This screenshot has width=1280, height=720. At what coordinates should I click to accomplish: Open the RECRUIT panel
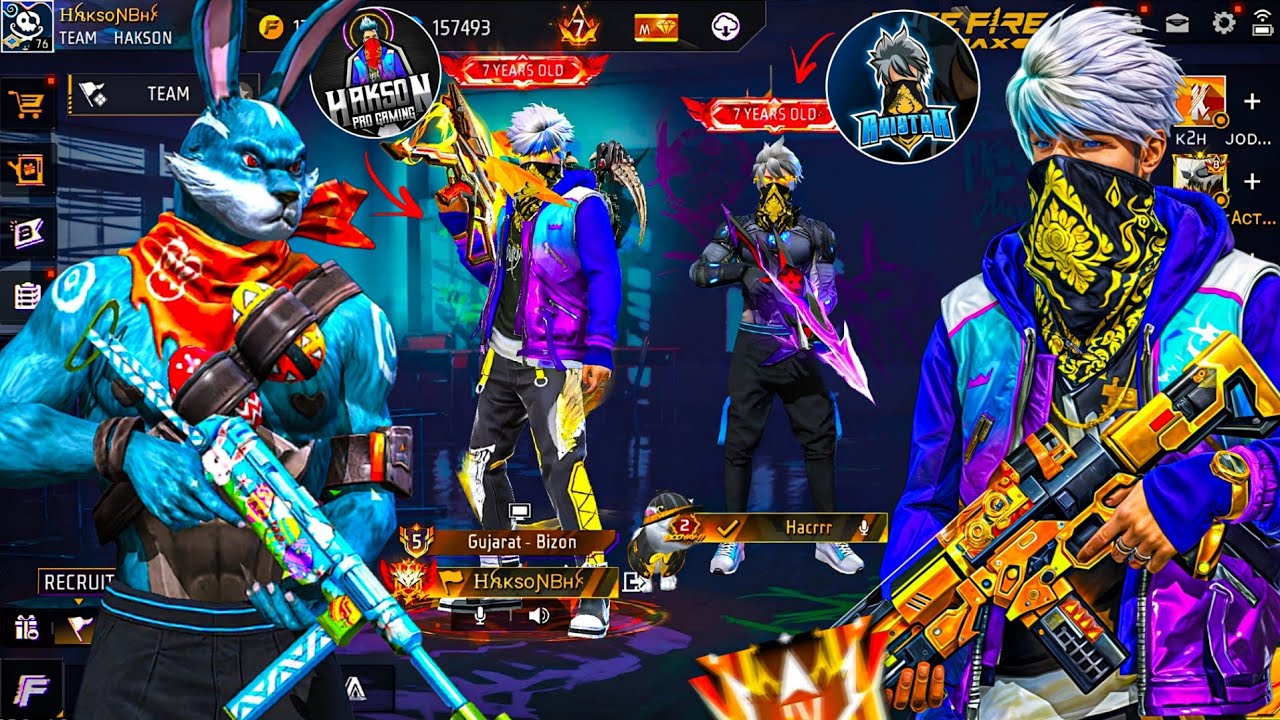tap(76, 582)
